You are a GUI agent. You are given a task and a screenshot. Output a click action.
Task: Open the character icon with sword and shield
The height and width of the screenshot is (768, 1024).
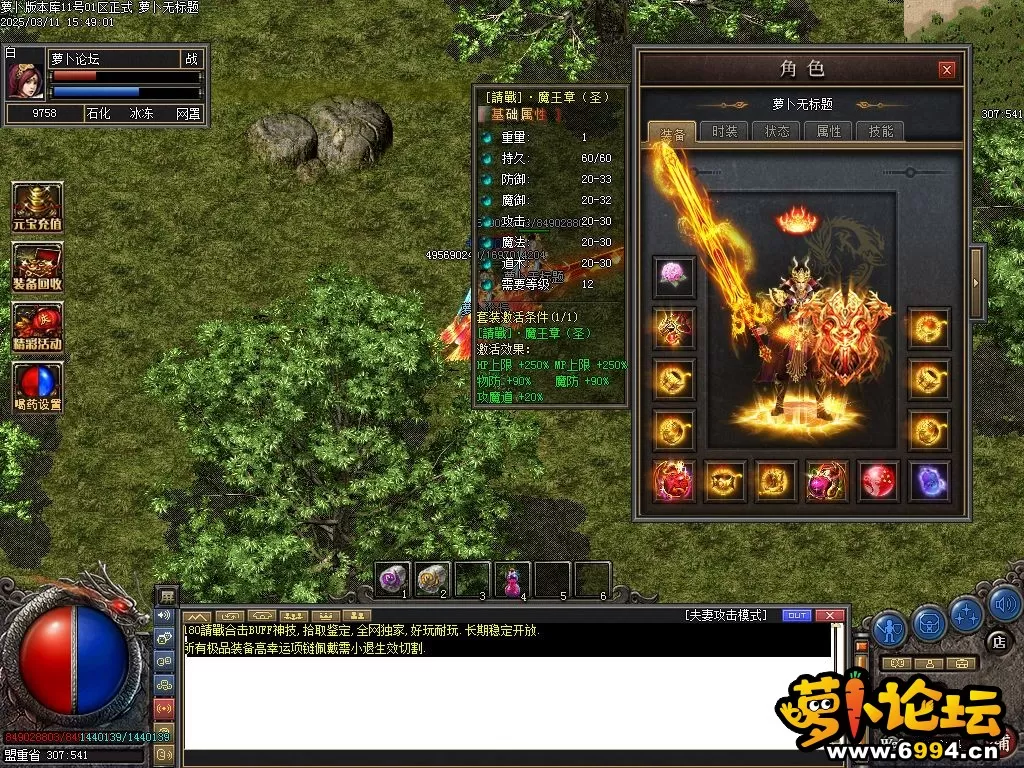[889, 628]
